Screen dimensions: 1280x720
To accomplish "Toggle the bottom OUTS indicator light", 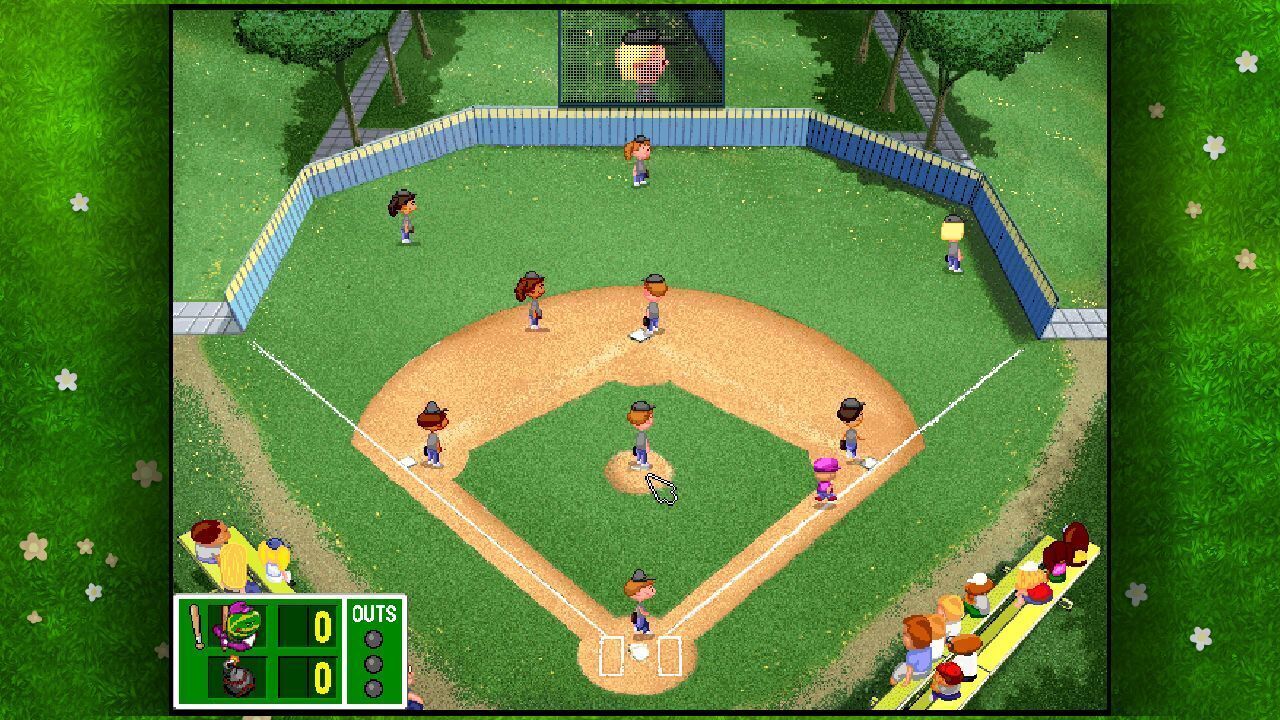I will [374, 688].
